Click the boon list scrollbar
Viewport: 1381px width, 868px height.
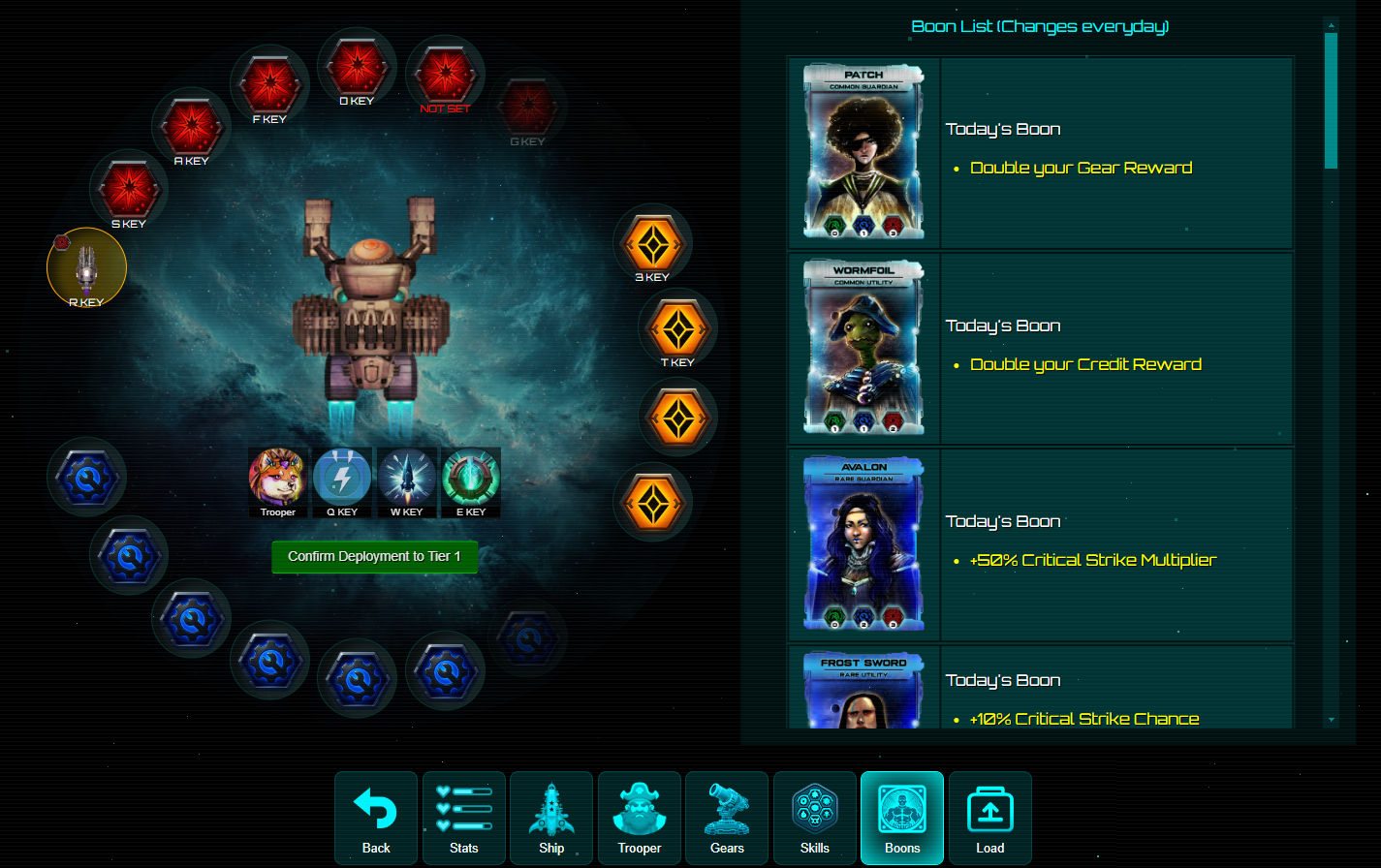pyautogui.click(x=1331, y=101)
